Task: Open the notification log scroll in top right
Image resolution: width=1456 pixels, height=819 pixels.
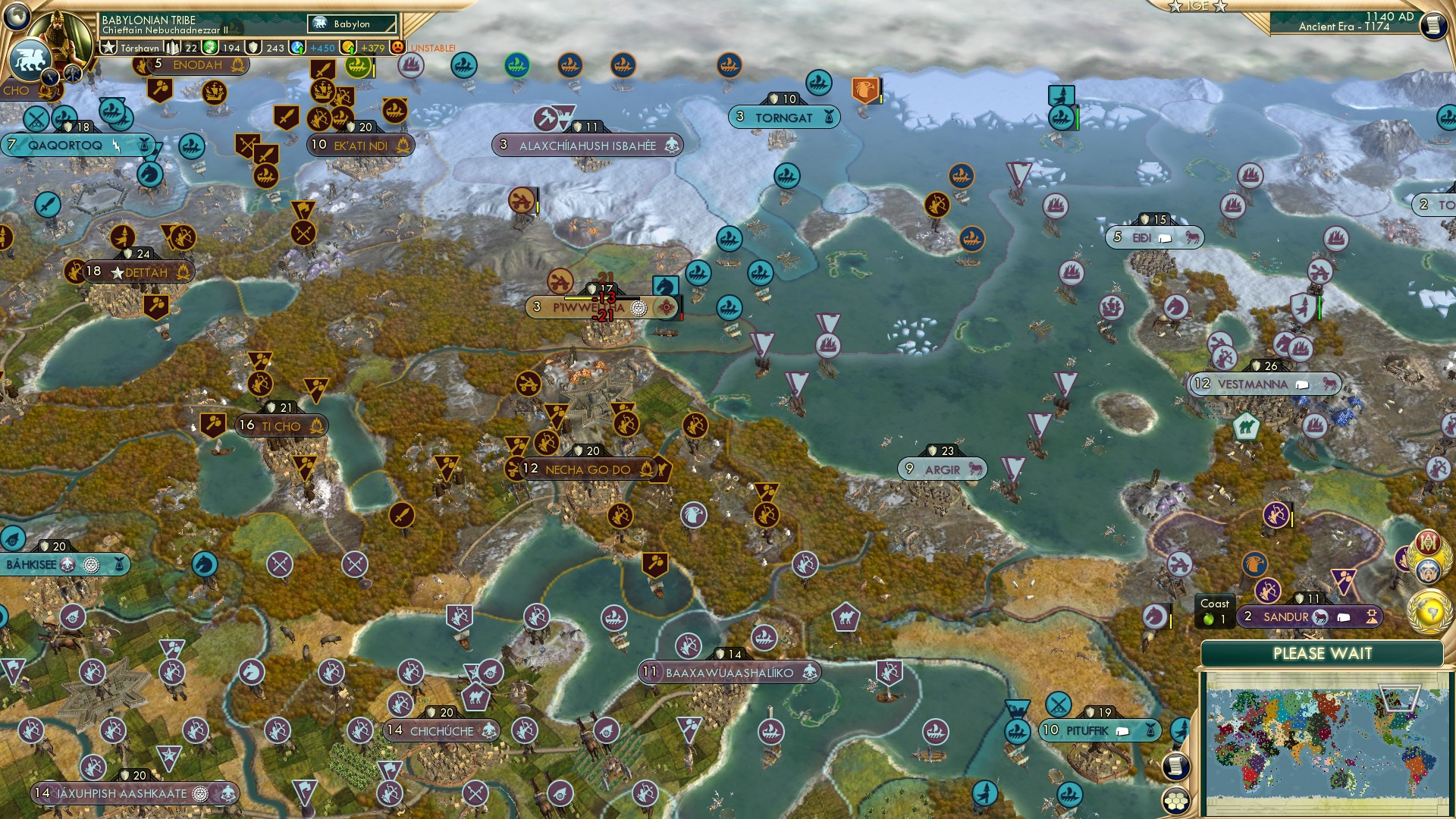Action: click(x=1434, y=25)
